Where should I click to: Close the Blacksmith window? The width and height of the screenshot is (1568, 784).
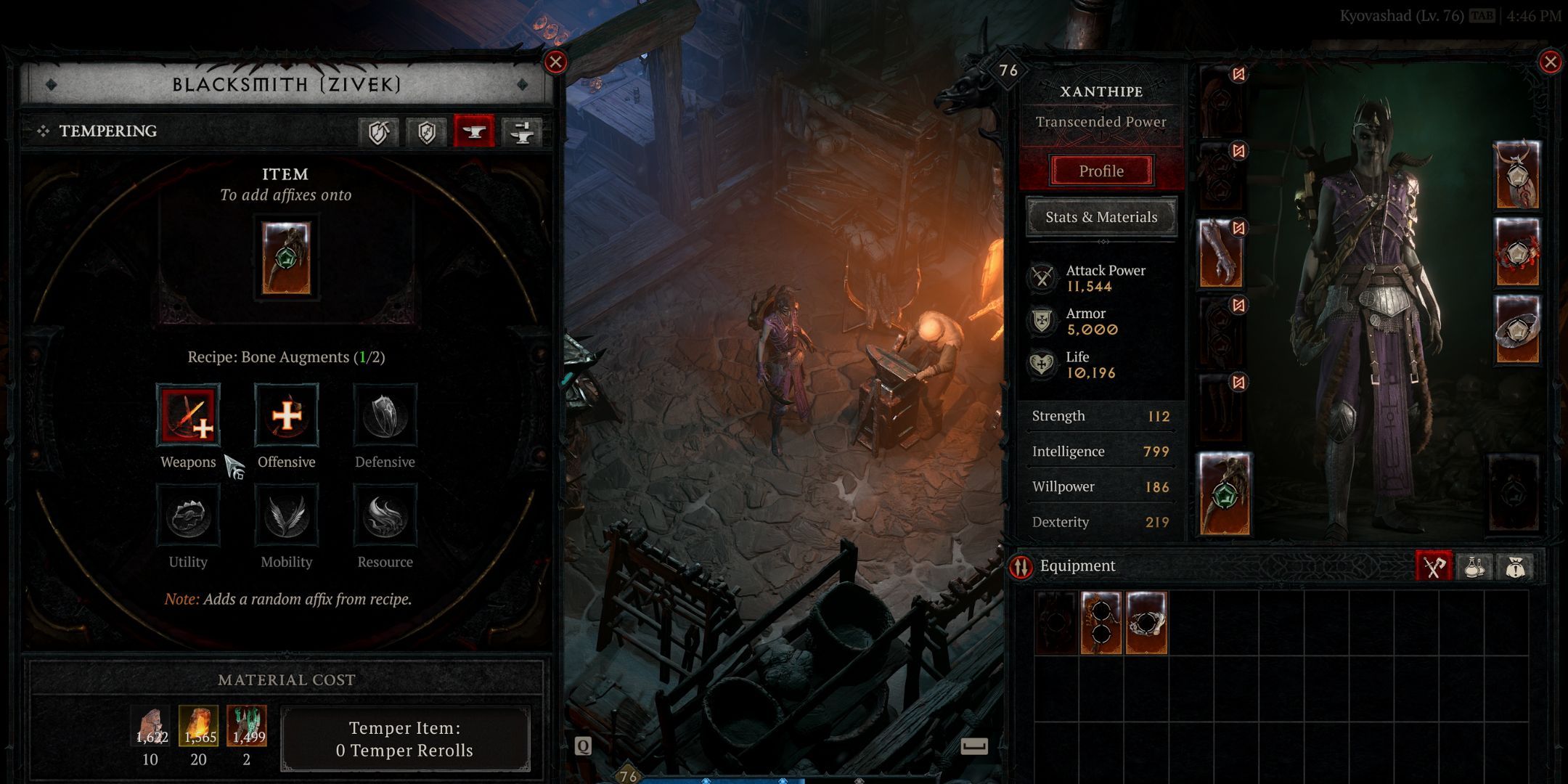pos(555,62)
